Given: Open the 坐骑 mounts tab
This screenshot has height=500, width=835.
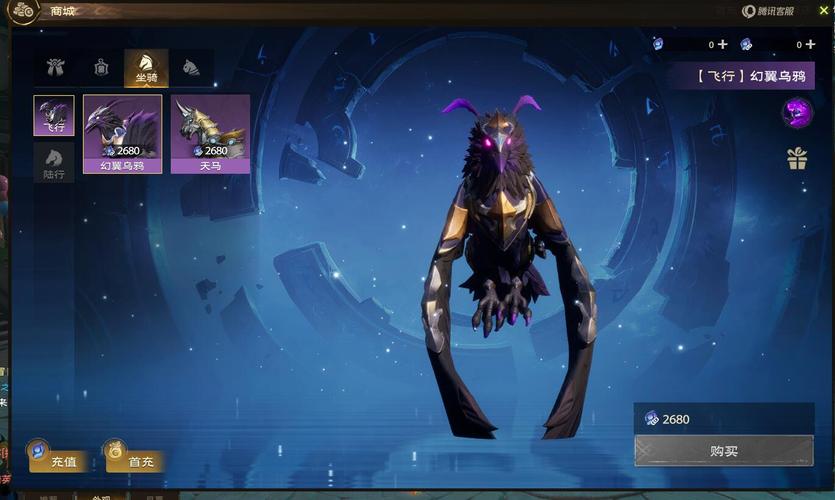Looking at the screenshot, I should (146, 68).
